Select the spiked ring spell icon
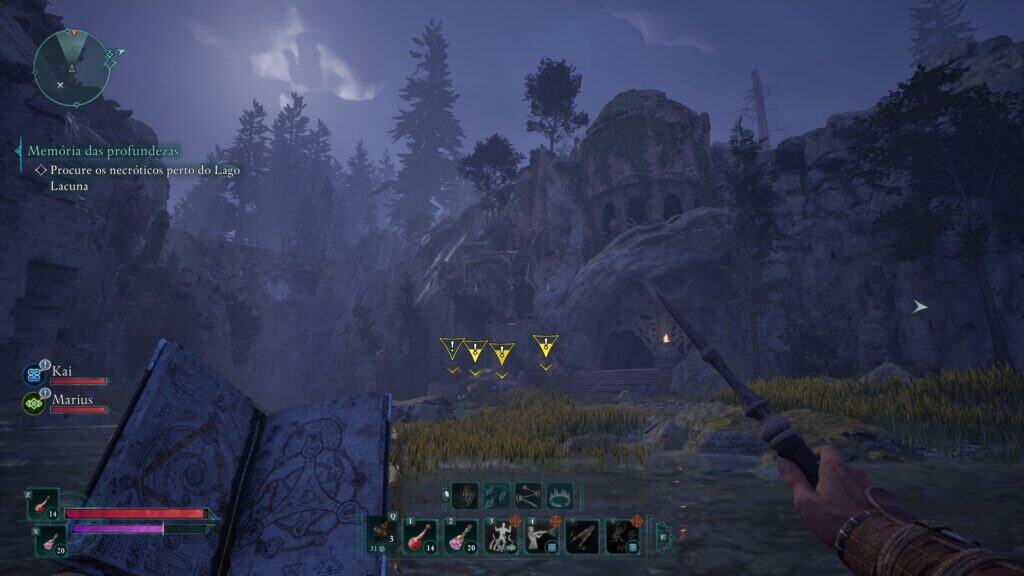Viewport: 1024px width, 576px height. [562, 494]
